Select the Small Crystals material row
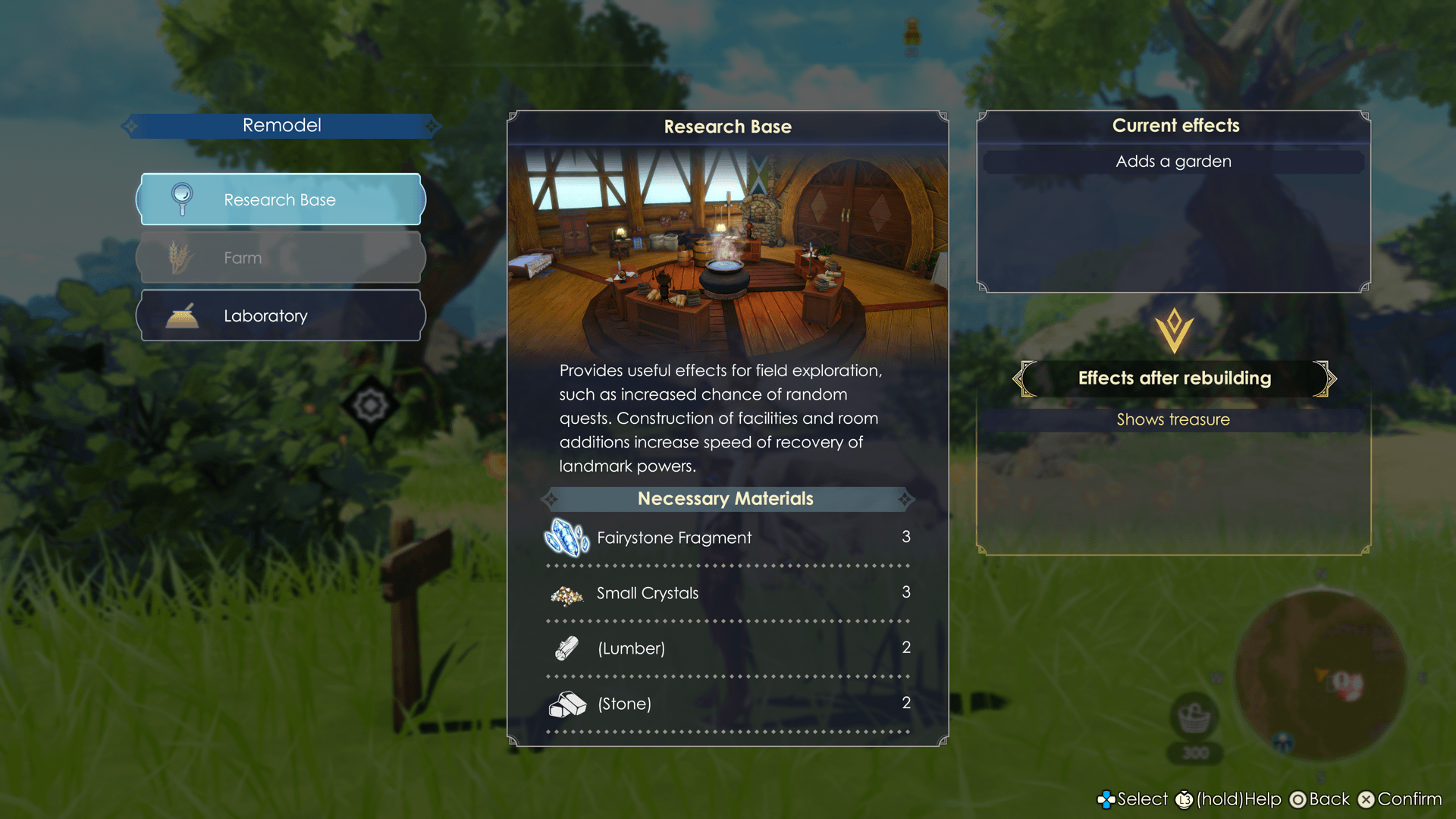This screenshot has height=819, width=1456. (726, 593)
